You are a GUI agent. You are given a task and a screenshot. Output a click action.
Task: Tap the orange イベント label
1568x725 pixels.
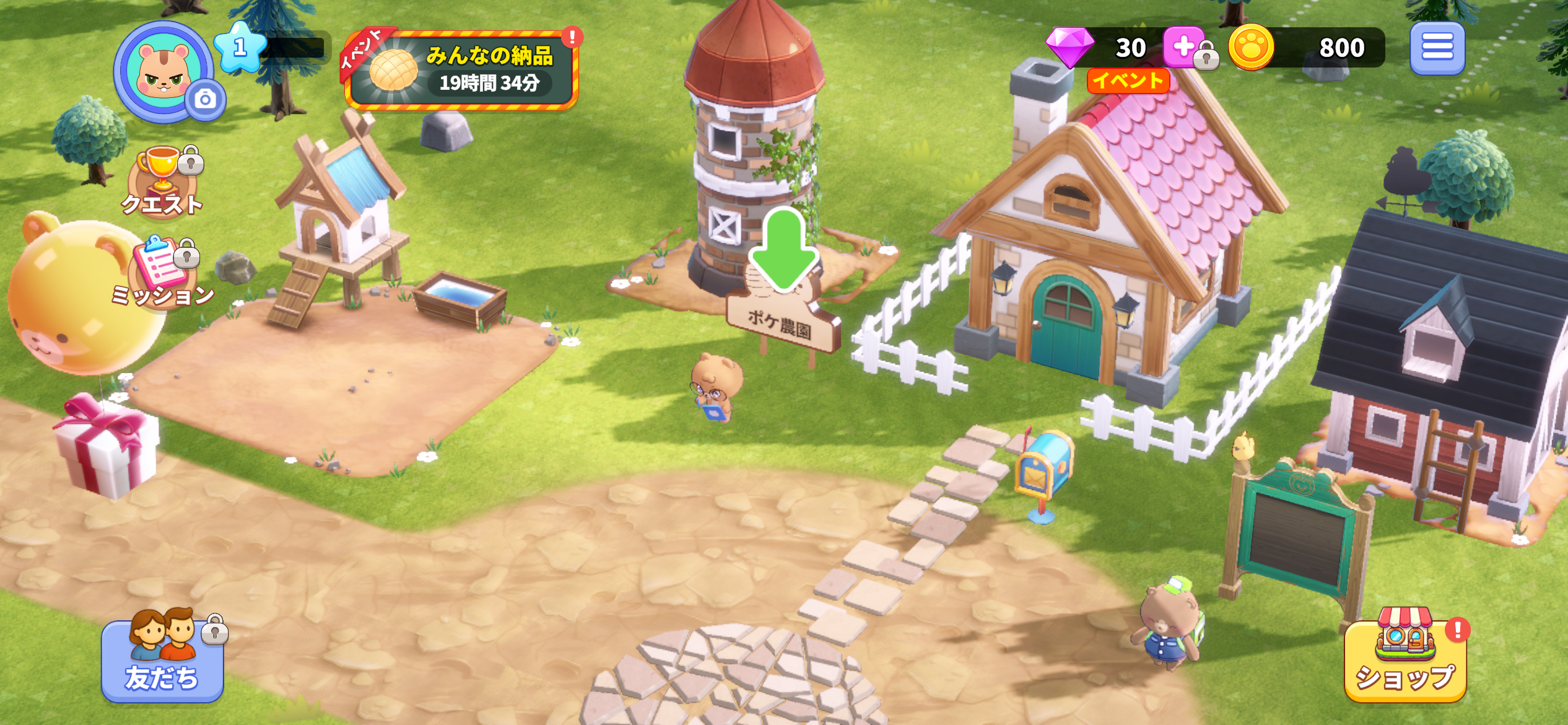click(x=1128, y=81)
